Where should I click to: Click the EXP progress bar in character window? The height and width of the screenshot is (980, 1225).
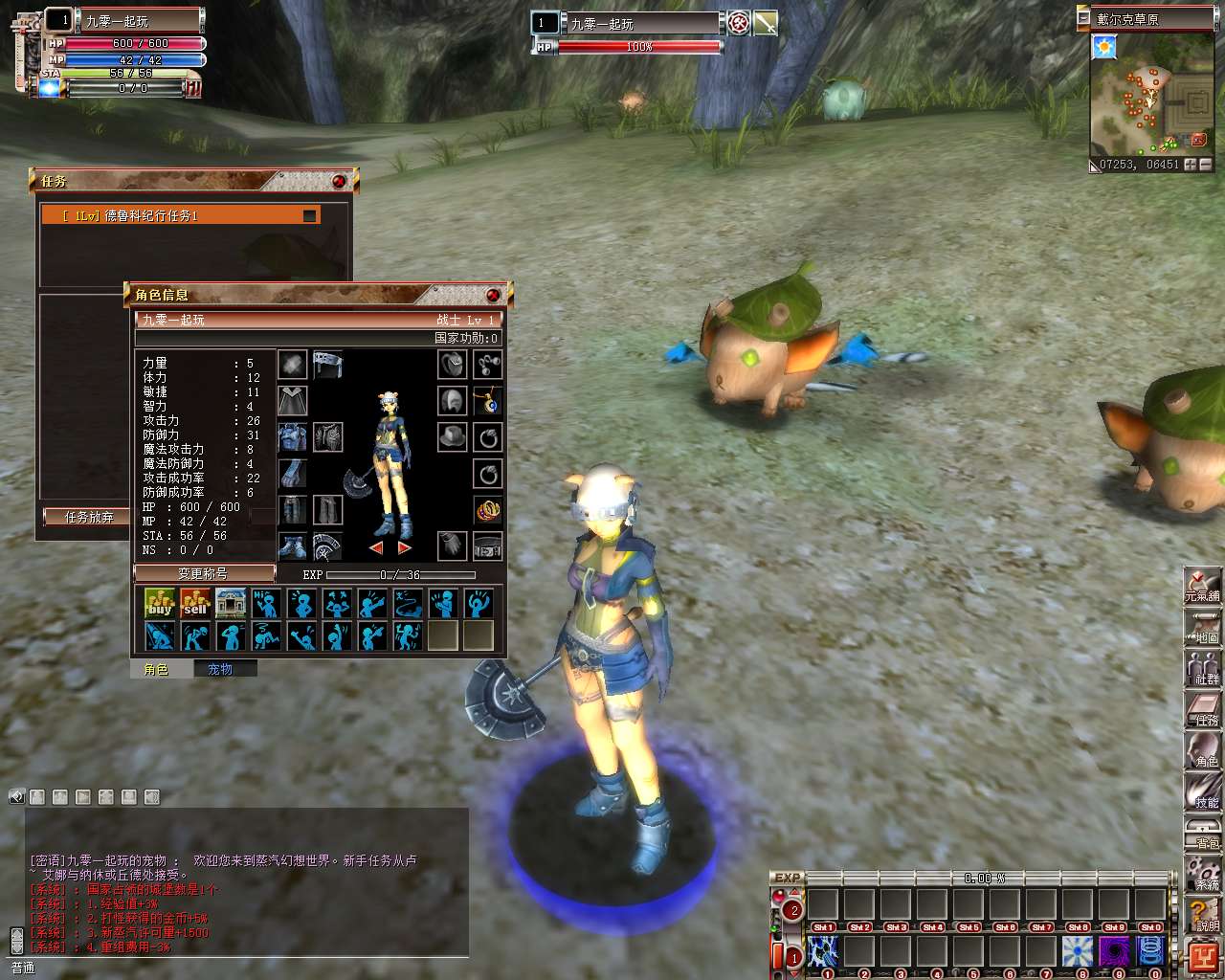tap(402, 574)
